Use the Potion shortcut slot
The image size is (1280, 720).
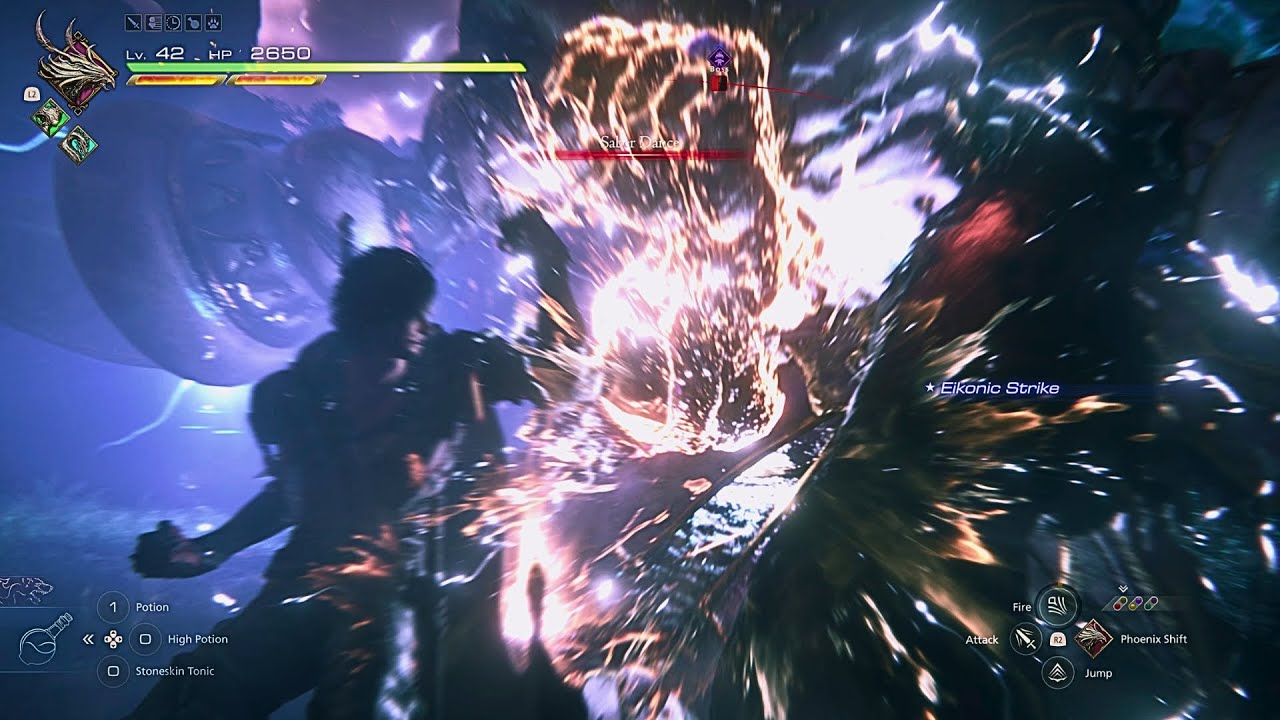pyautogui.click(x=114, y=607)
